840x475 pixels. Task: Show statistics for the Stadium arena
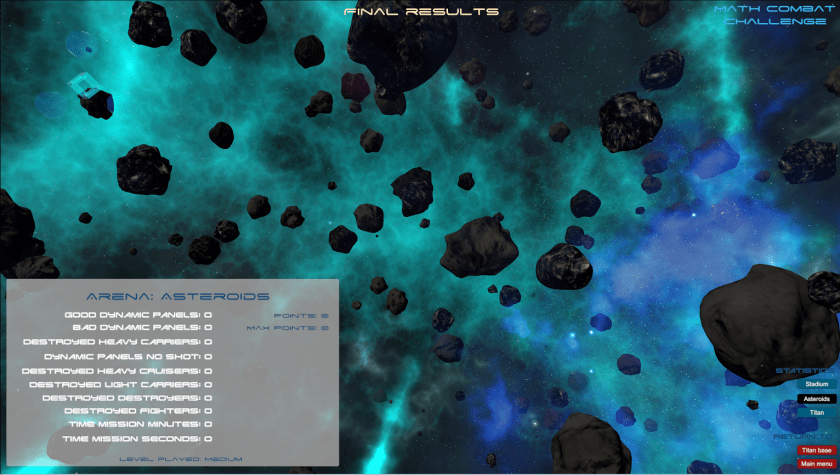(x=816, y=384)
